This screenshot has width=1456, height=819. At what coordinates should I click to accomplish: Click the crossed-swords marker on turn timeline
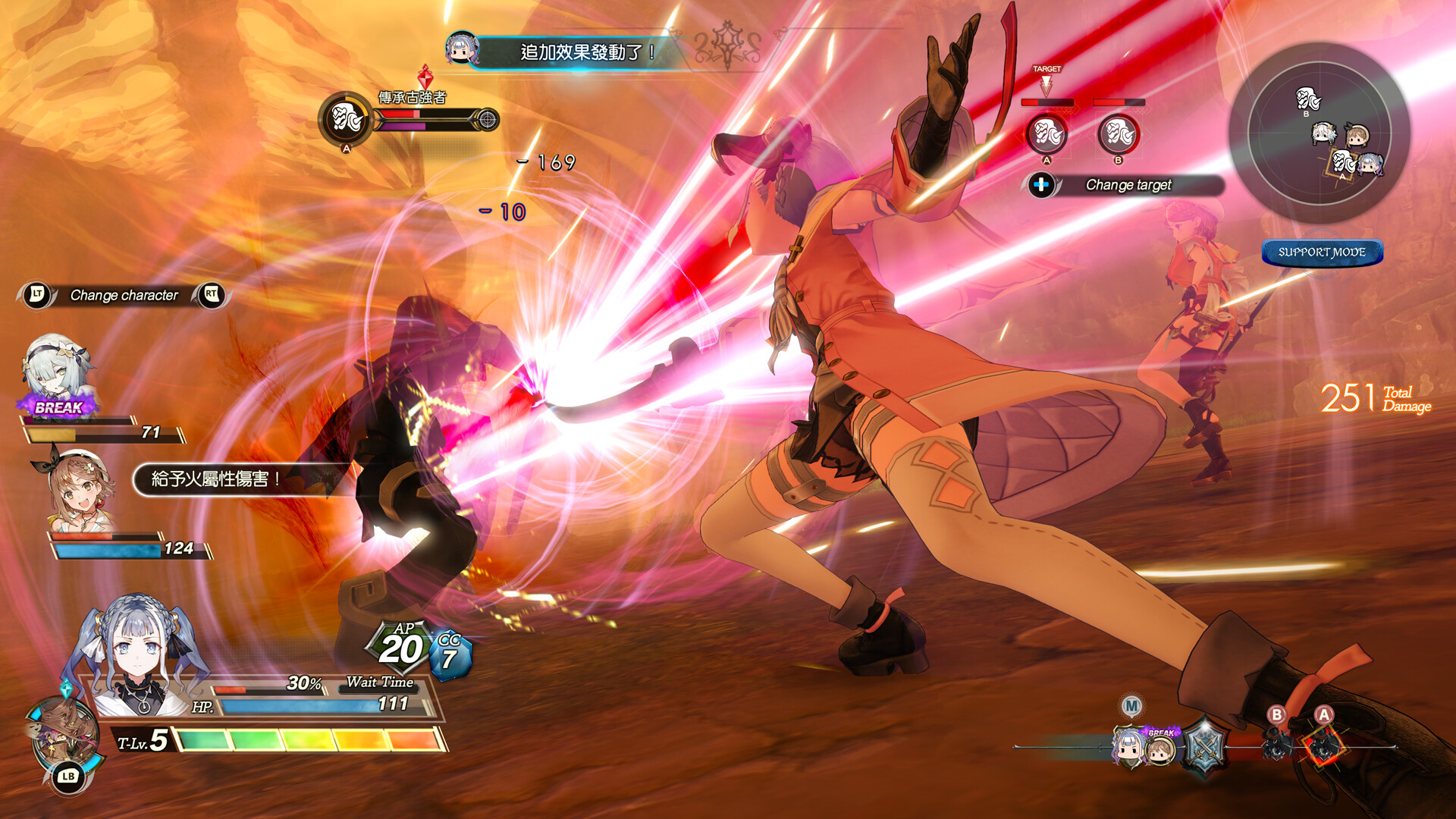pos(1203,747)
